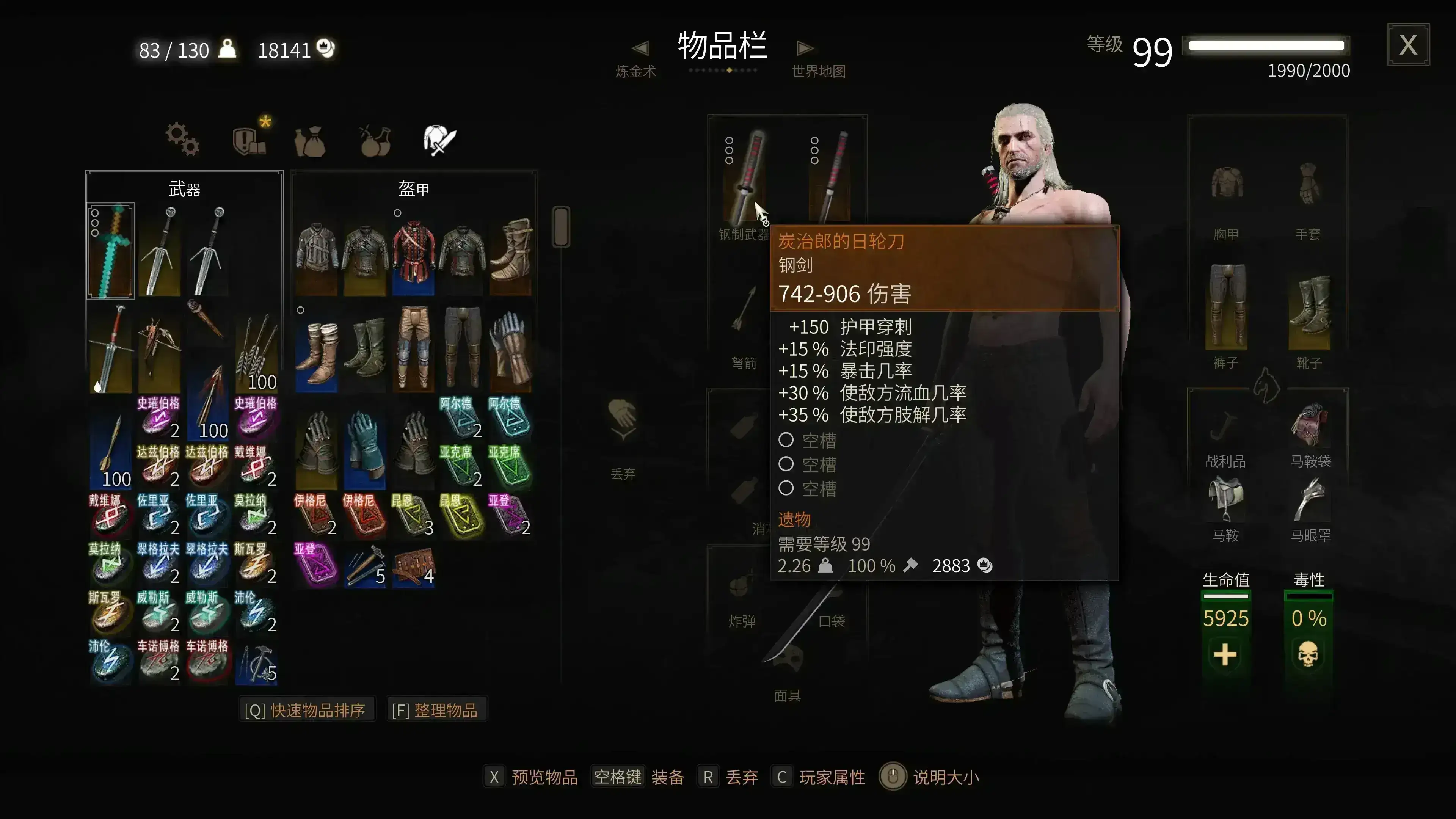This screenshot has height=819, width=1456.
Task: Click the left arrow toward 炼金术
Action: click(x=641, y=47)
